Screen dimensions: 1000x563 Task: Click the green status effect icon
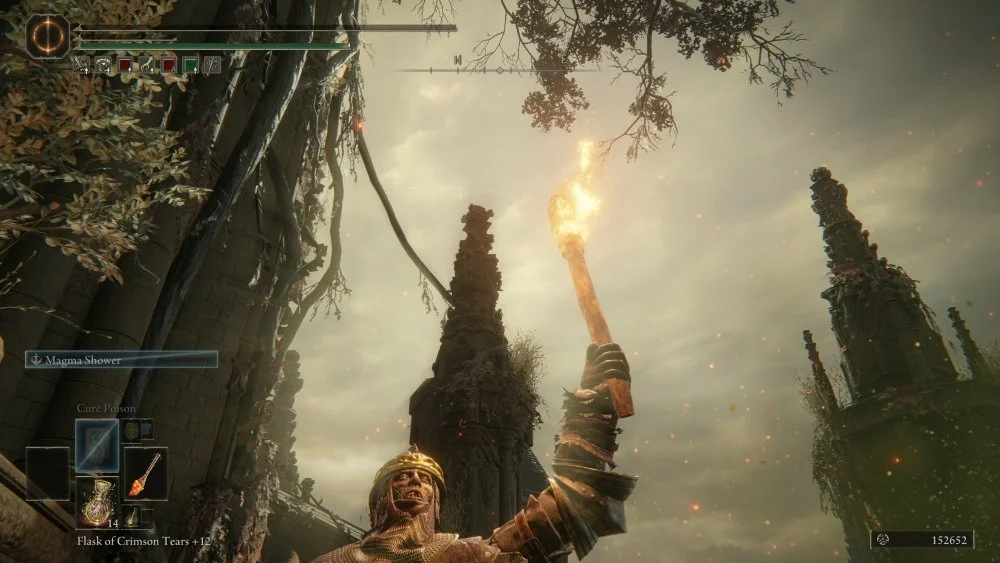(190, 65)
